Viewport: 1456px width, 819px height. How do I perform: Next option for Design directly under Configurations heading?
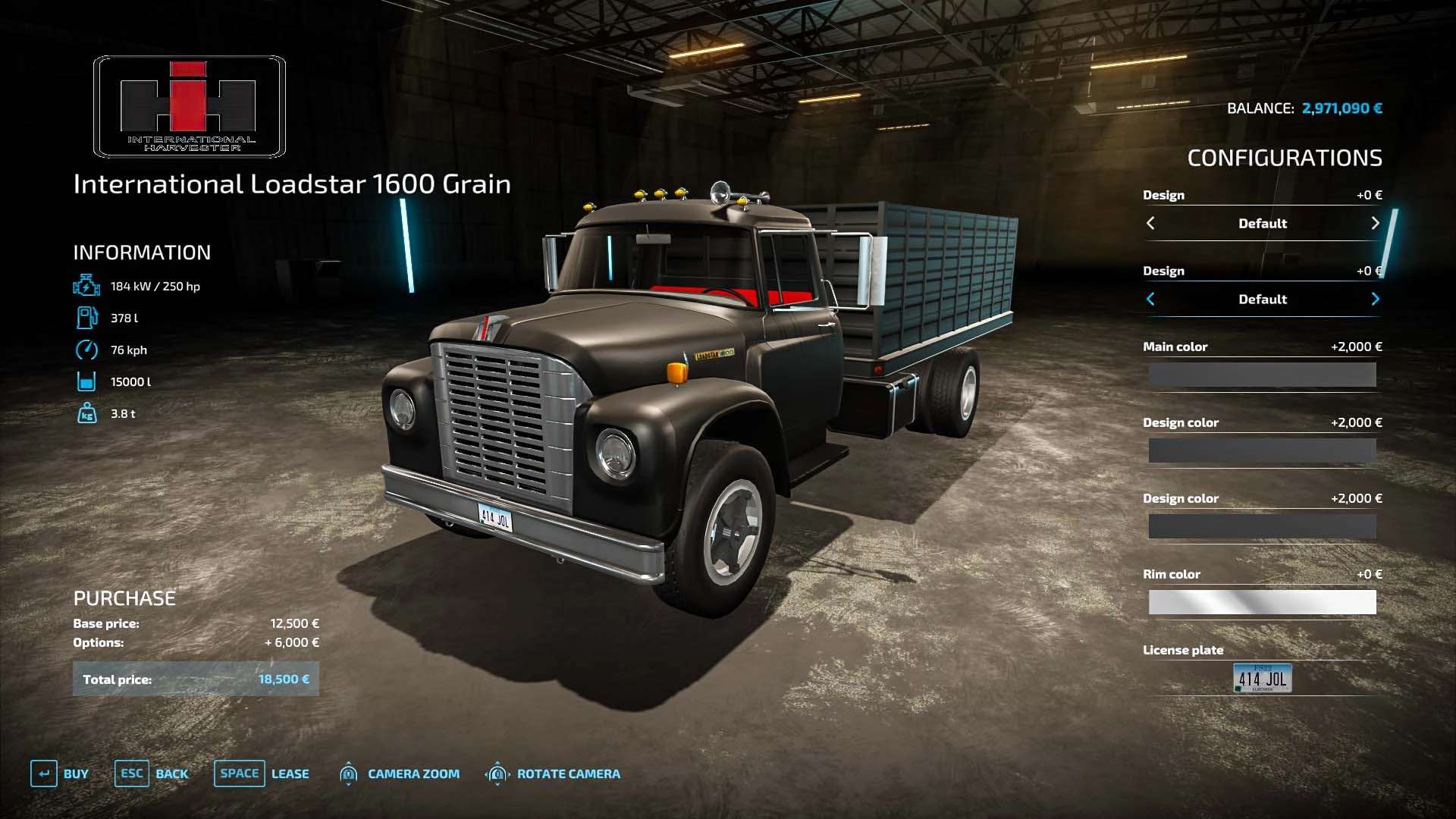point(1375,223)
